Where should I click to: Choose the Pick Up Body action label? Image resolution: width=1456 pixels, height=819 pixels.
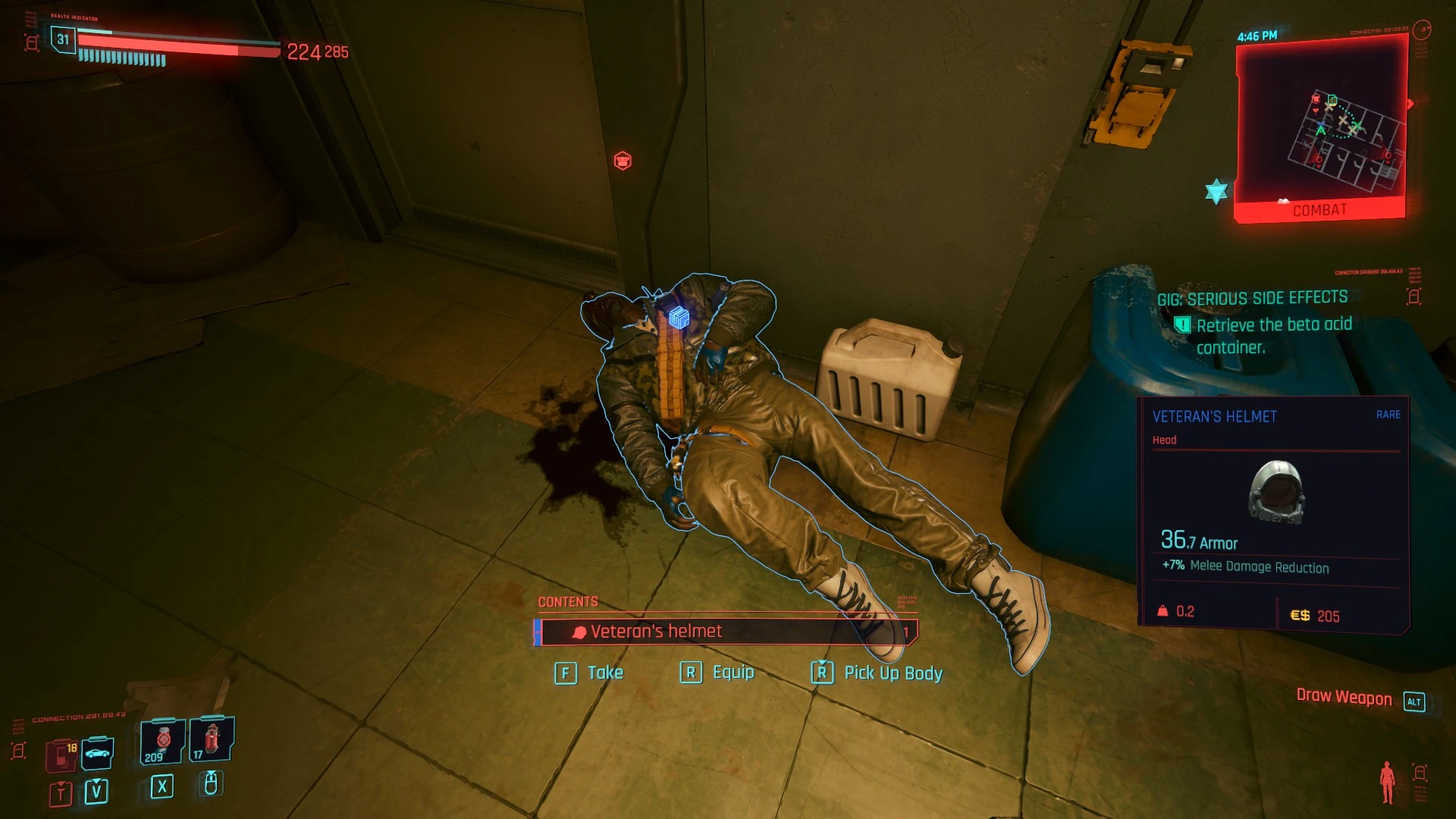pyautogui.click(x=893, y=673)
